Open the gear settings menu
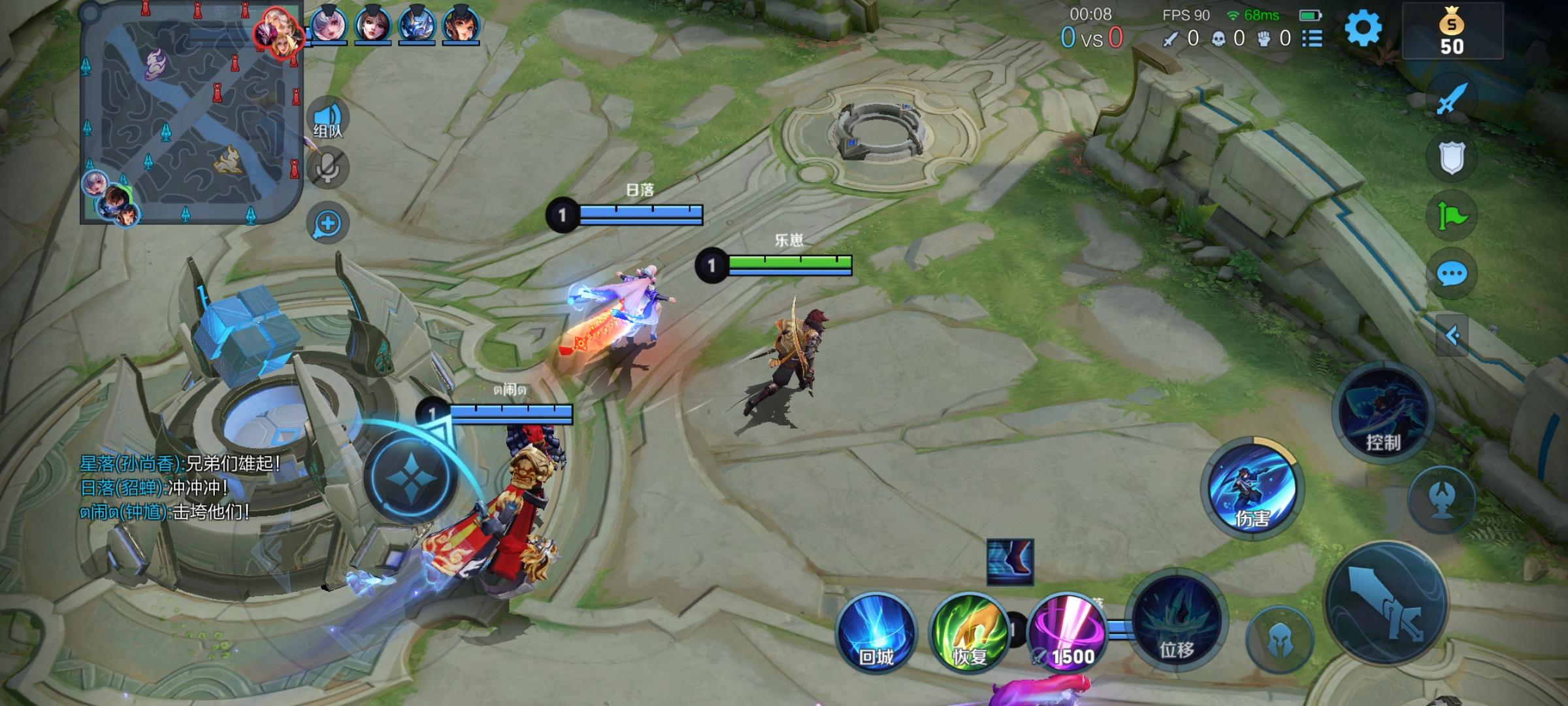The width and height of the screenshot is (1568, 706). click(x=1363, y=29)
